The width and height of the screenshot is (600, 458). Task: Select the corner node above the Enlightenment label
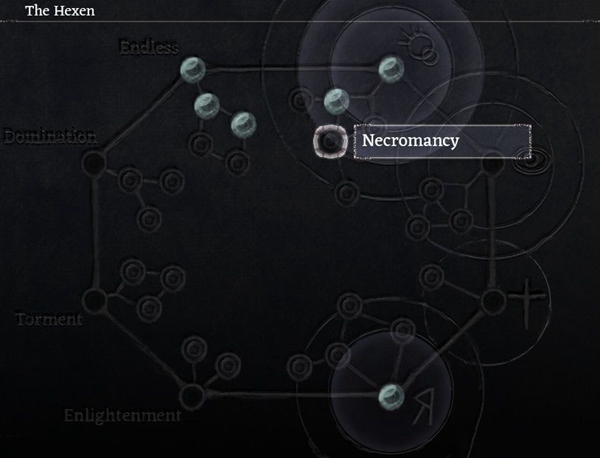pos(192,395)
